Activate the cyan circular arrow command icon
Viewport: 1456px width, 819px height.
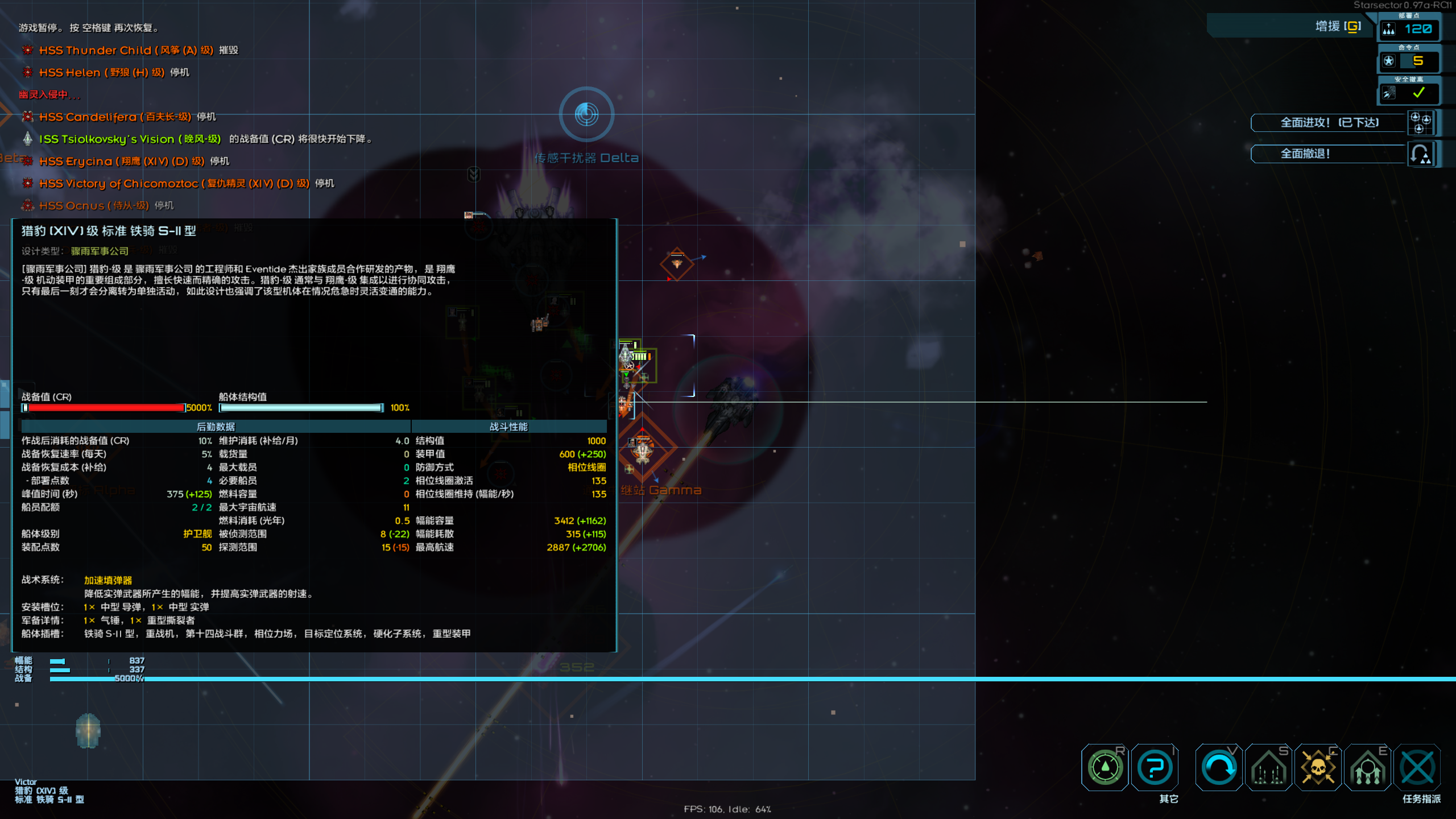click(x=1219, y=768)
